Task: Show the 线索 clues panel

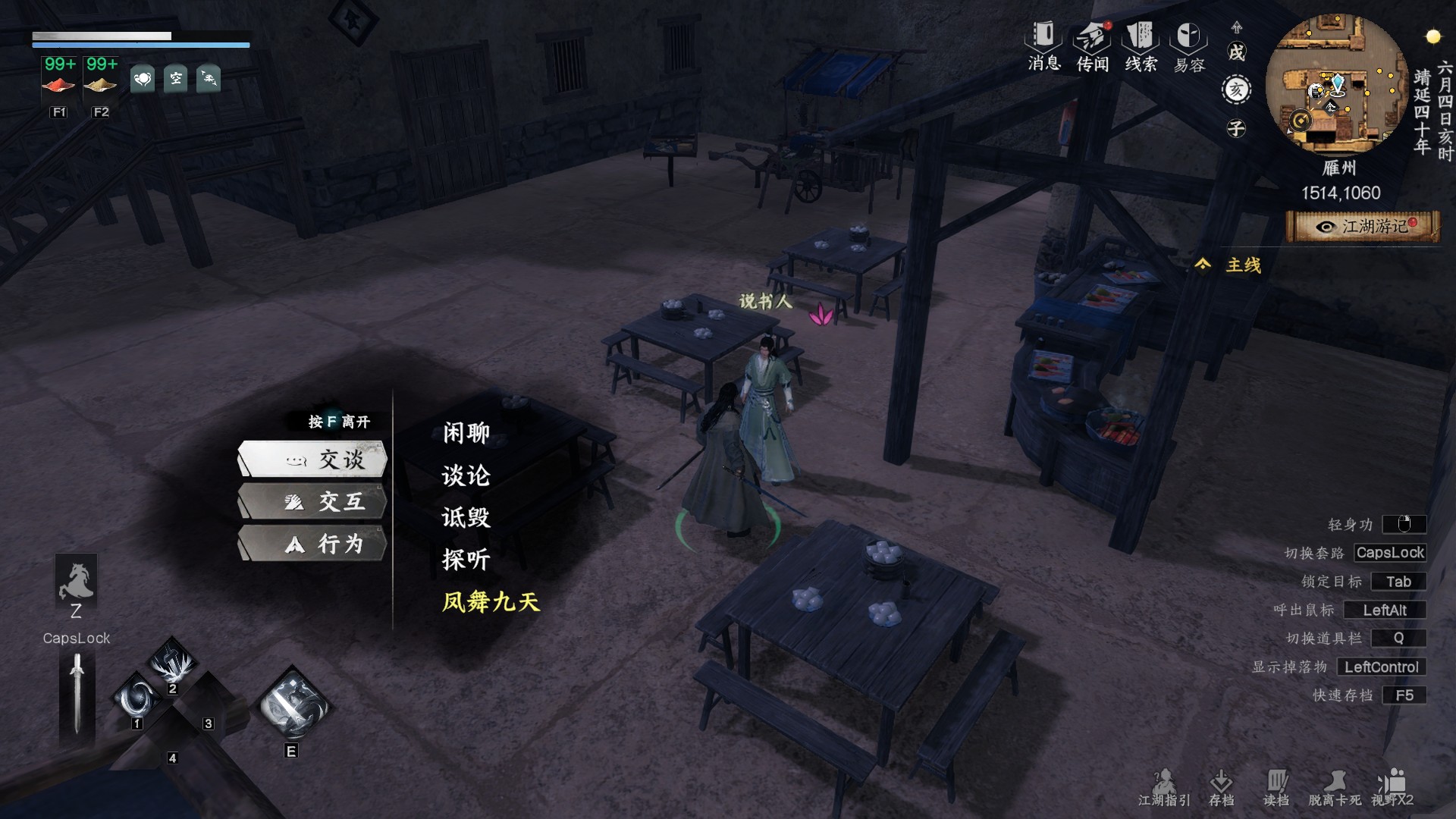Action: point(1141,45)
